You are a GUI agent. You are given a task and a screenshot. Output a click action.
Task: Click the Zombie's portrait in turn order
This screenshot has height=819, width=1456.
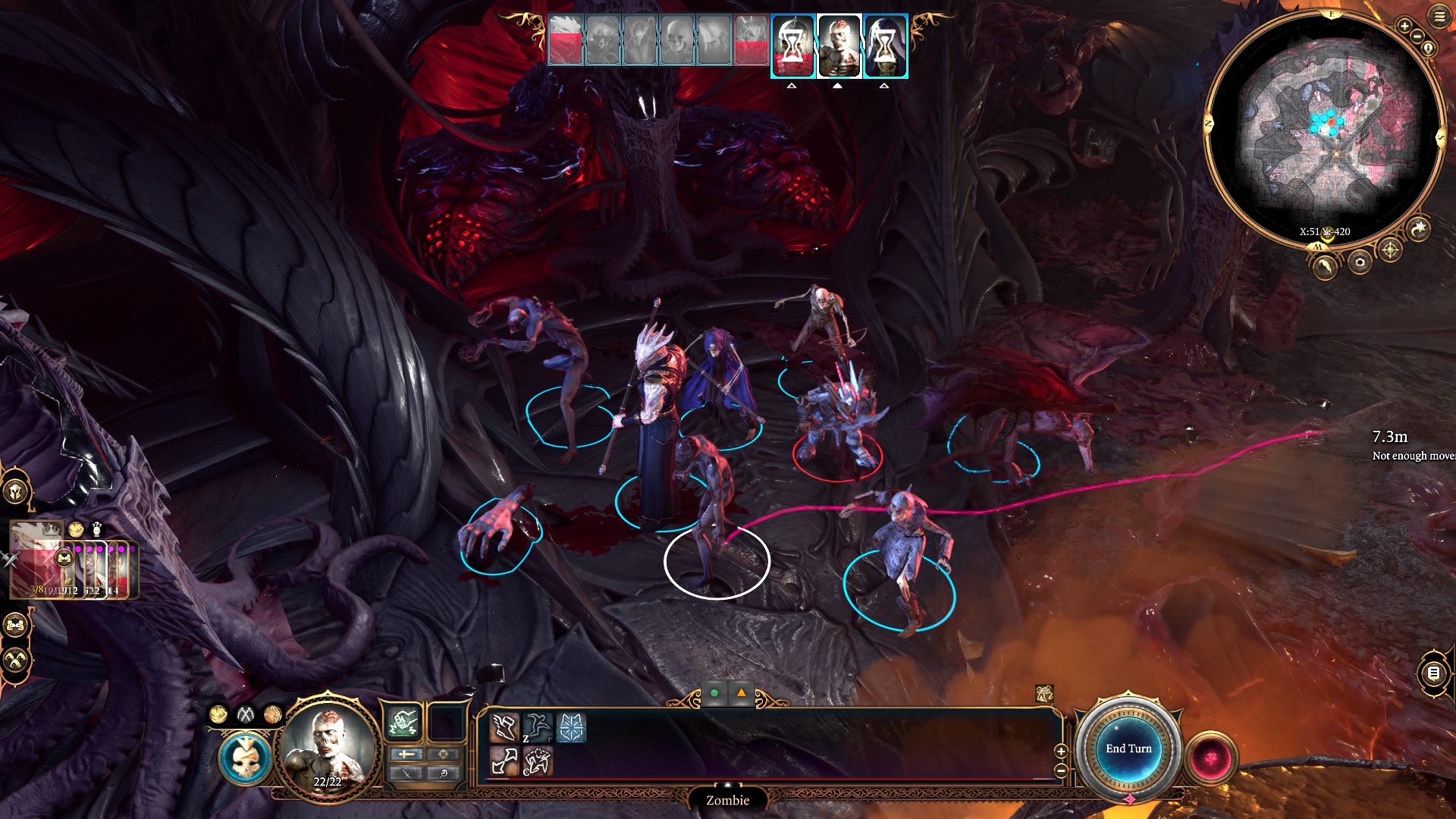coord(839,46)
